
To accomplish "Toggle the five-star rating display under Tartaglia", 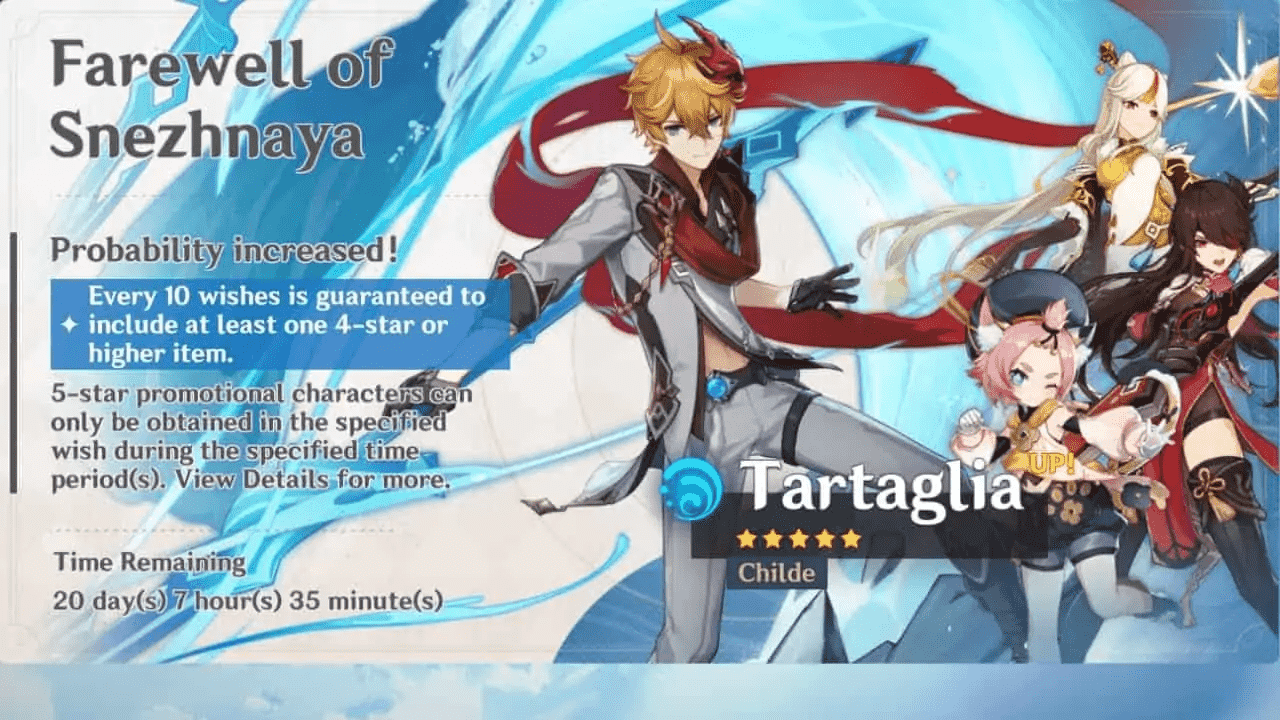I will click(800, 538).
